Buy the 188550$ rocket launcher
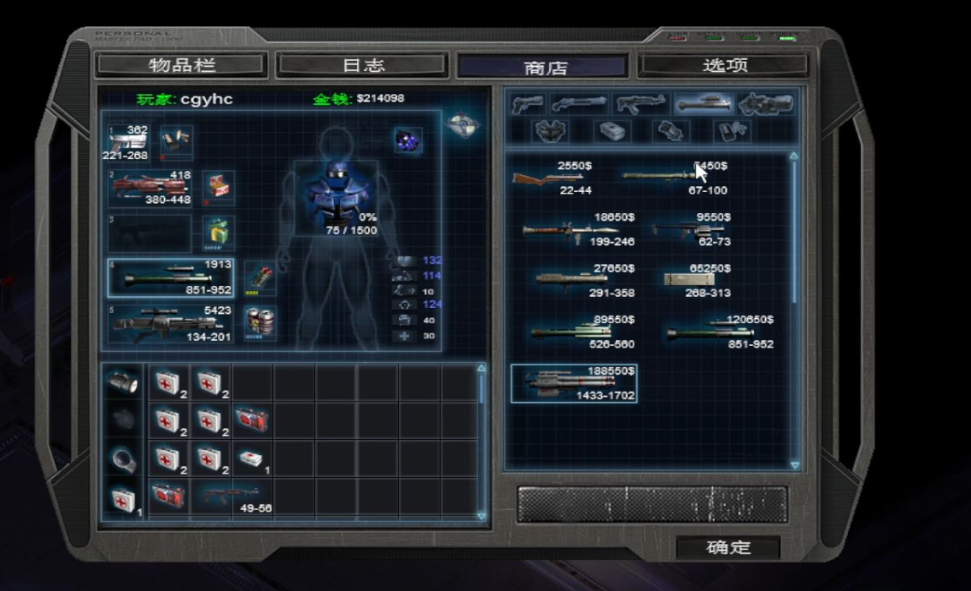This screenshot has width=971, height=591. 574,383
